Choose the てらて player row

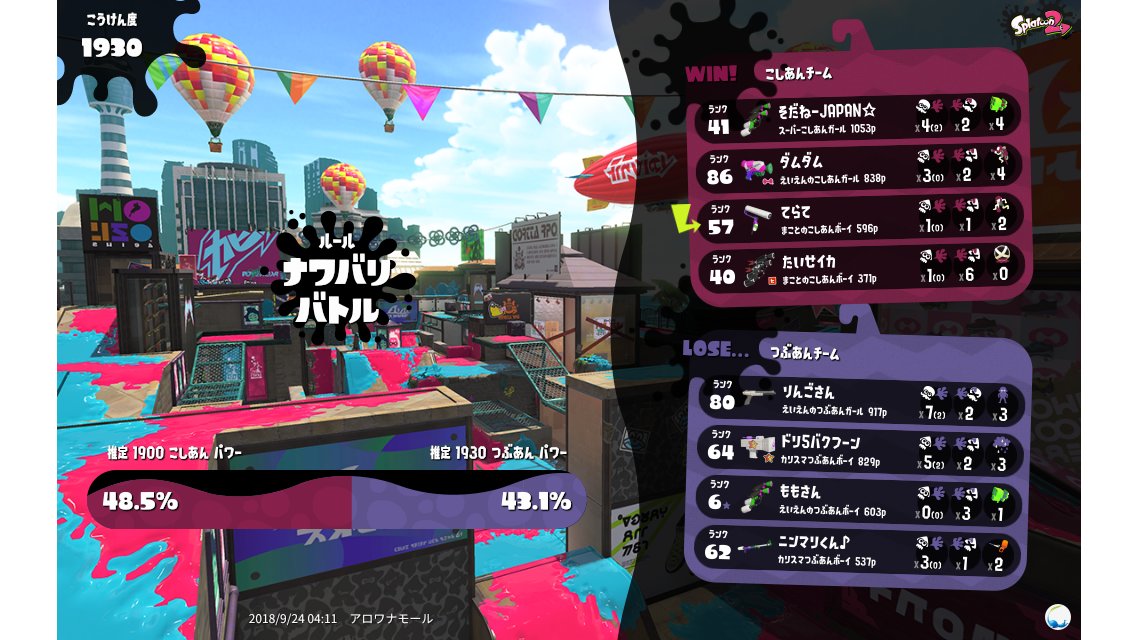pyautogui.click(x=858, y=218)
